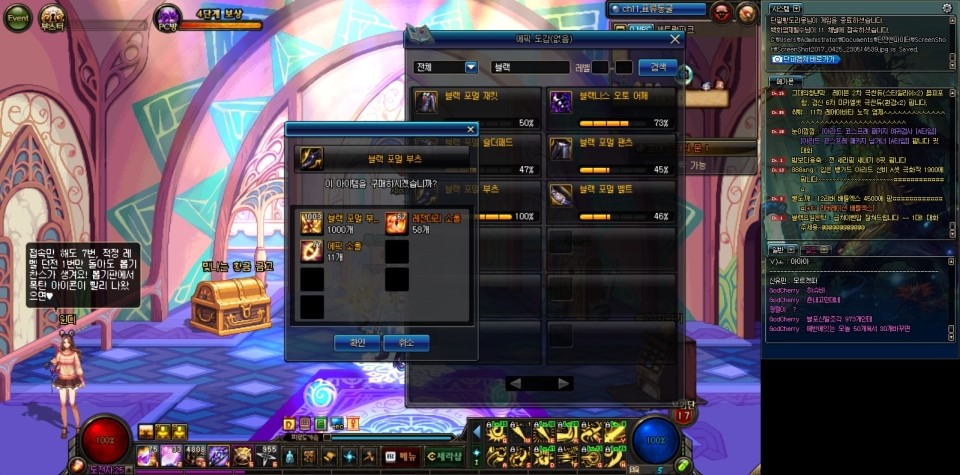Go to the next page of the codex
The height and width of the screenshot is (475, 960).
pos(565,383)
